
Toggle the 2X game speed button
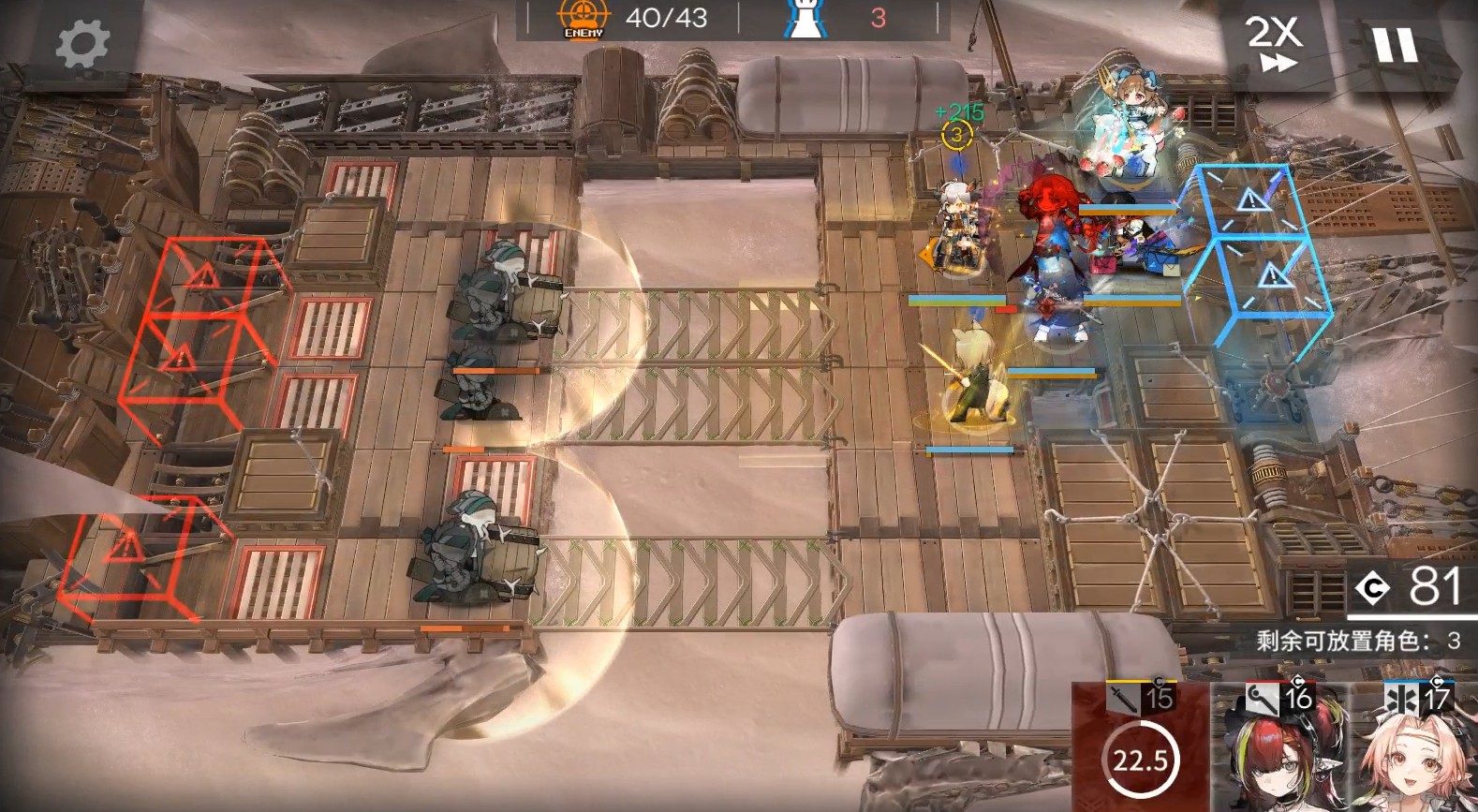pyautogui.click(x=1275, y=43)
